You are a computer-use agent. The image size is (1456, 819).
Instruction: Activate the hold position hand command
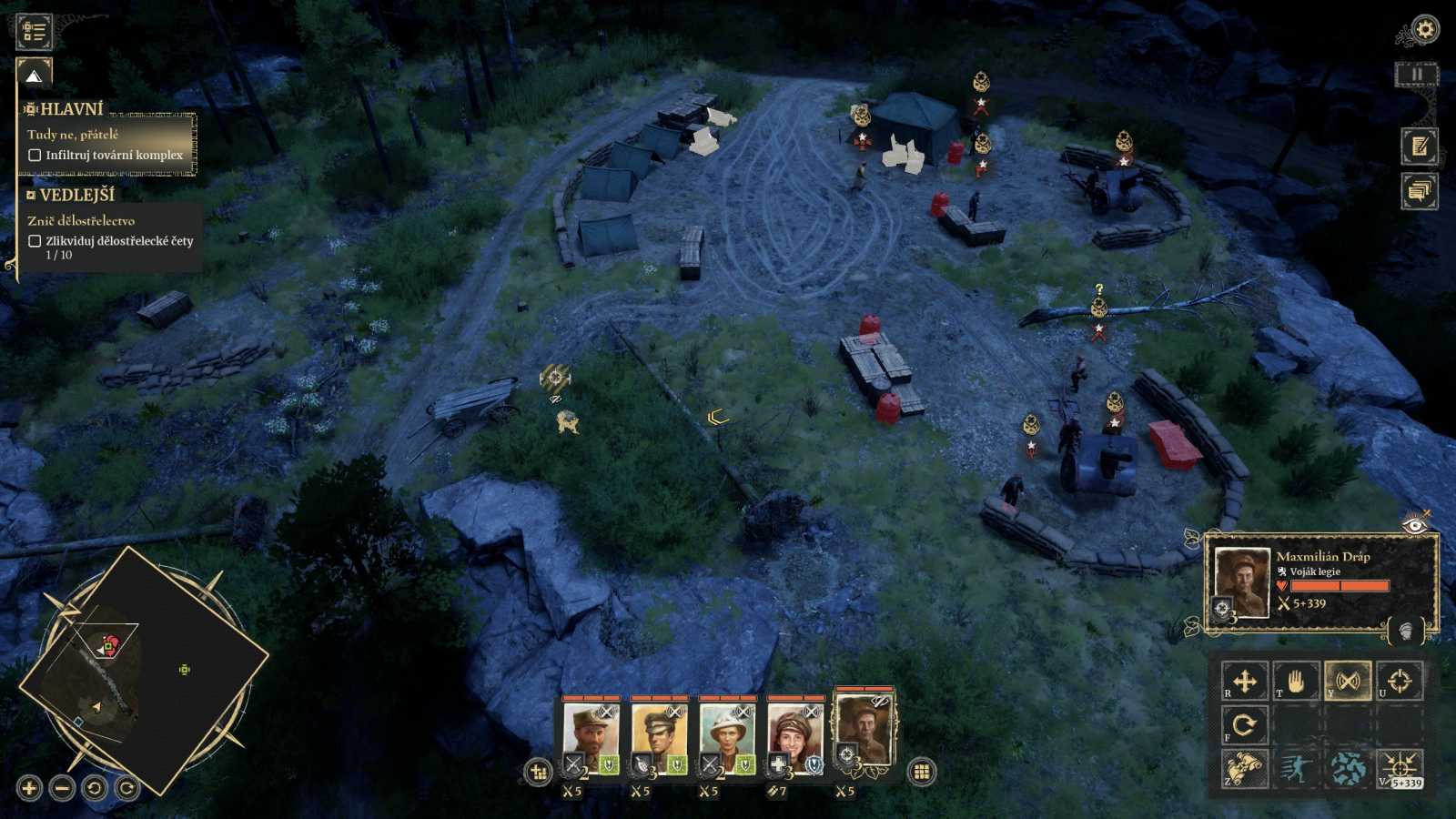pyautogui.click(x=1295, y=681)
